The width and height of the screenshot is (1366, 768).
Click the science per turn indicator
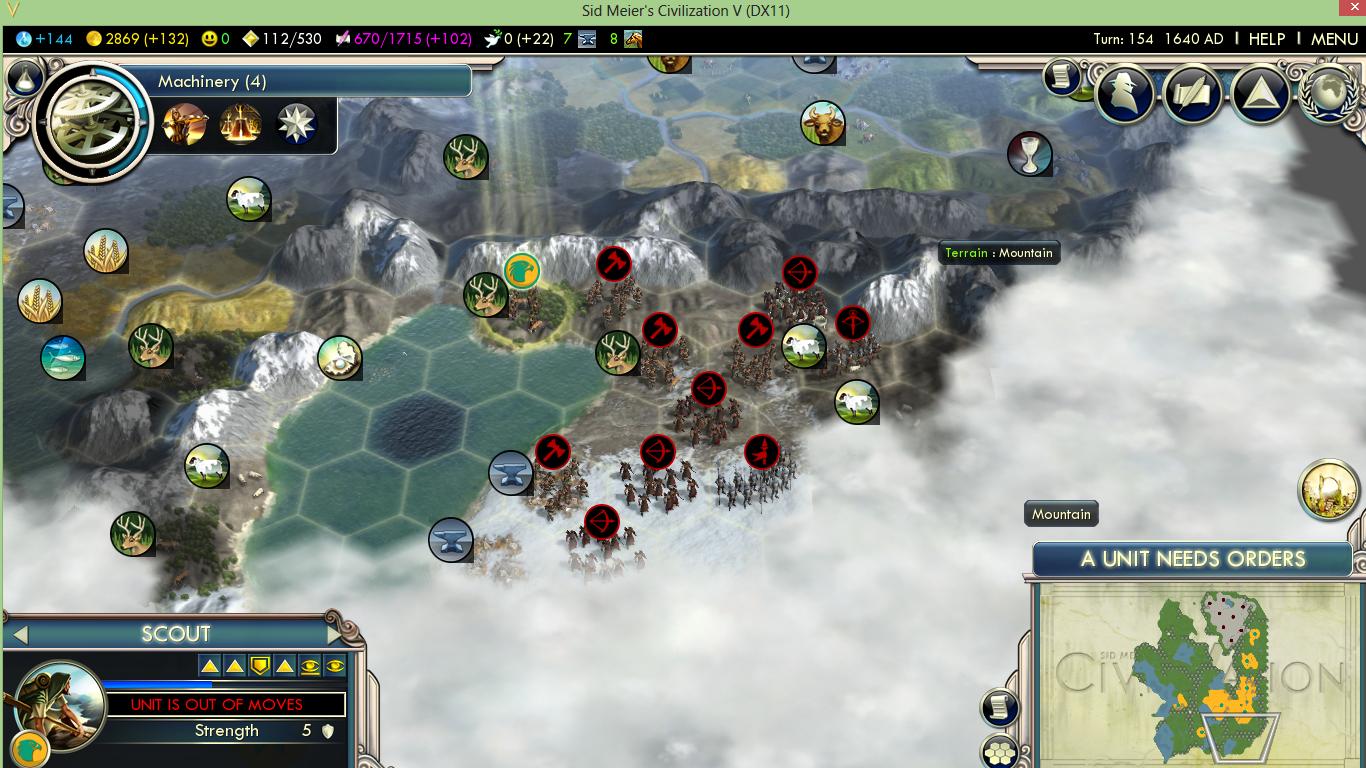click(45, 39)
